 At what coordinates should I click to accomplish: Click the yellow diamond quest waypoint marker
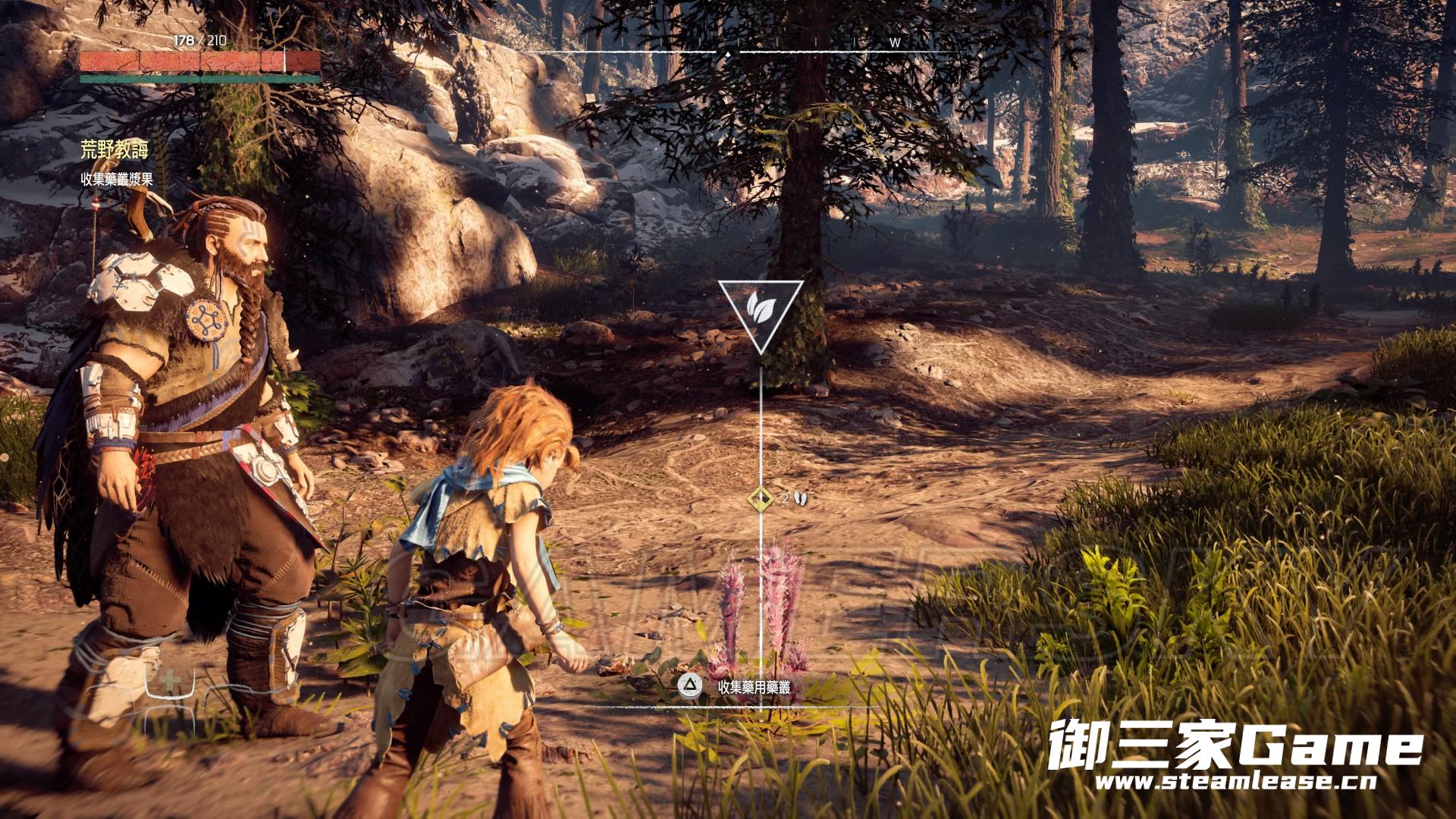point(760,498)
